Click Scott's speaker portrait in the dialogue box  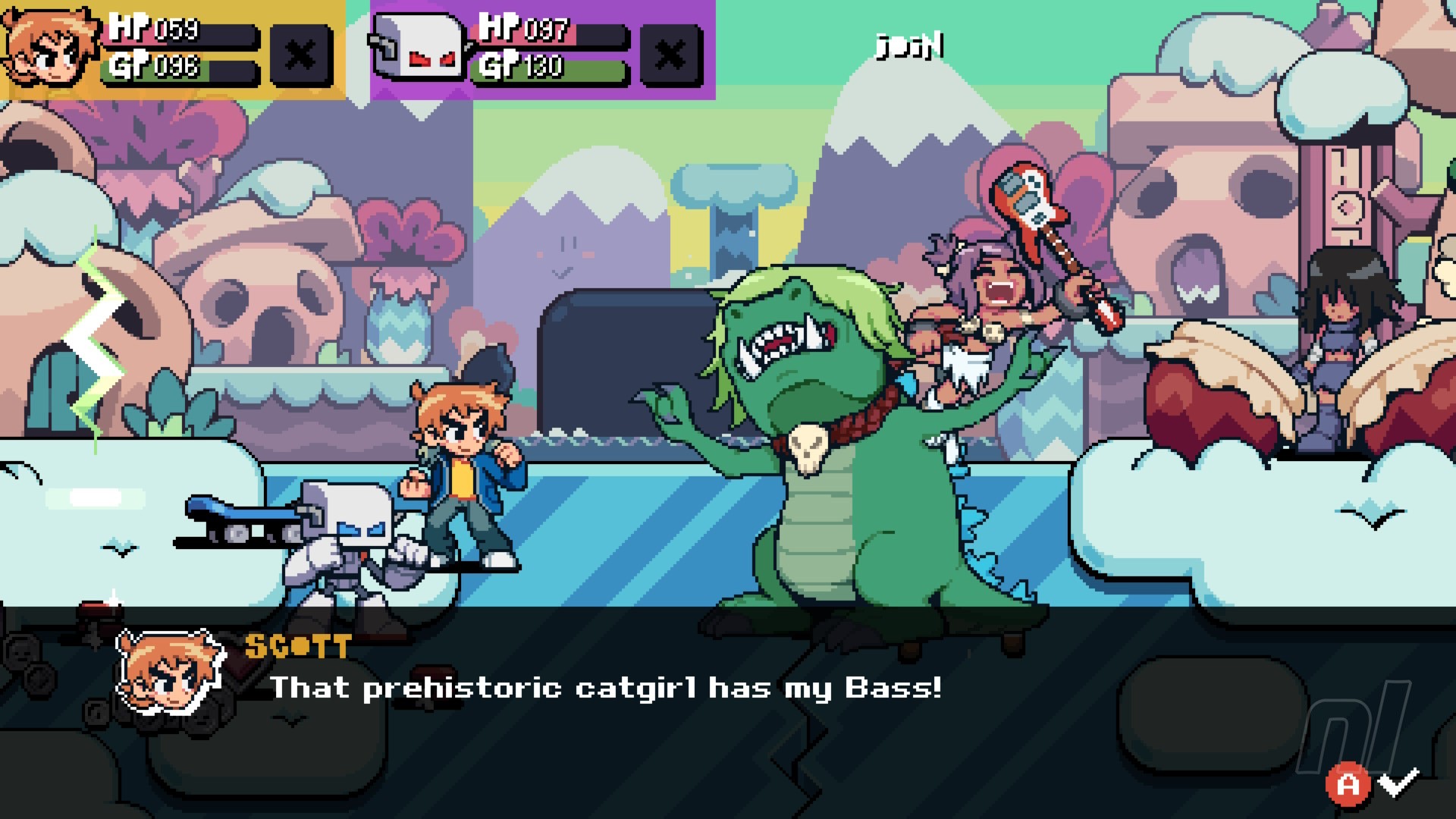click(x=171, y=672)
